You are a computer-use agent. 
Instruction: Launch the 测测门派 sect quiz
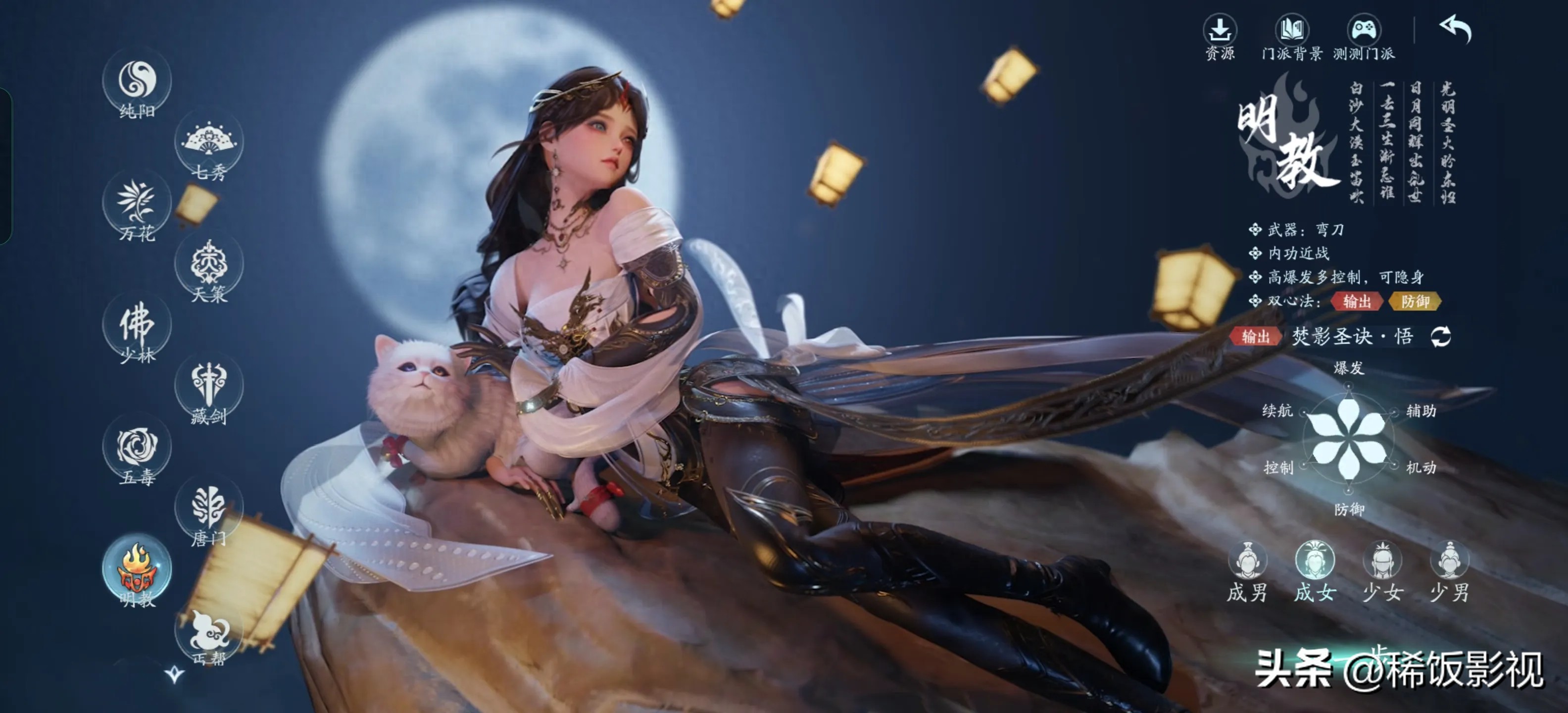[x=1364, y=37]
